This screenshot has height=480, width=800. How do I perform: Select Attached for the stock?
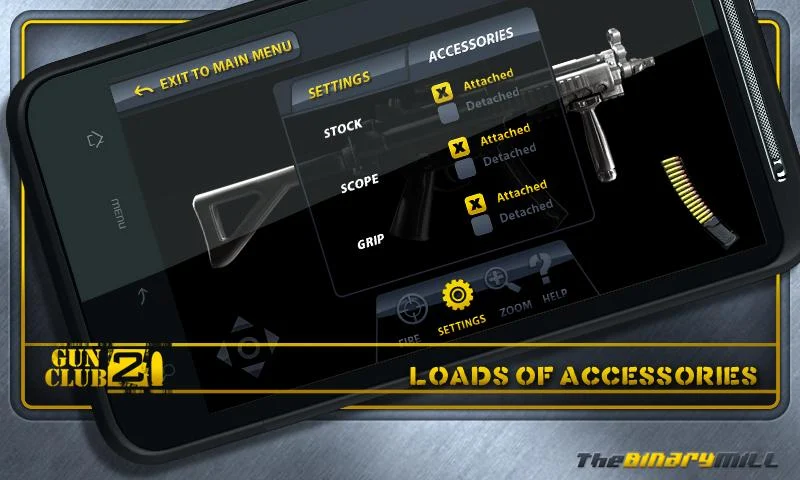point(441,92)
